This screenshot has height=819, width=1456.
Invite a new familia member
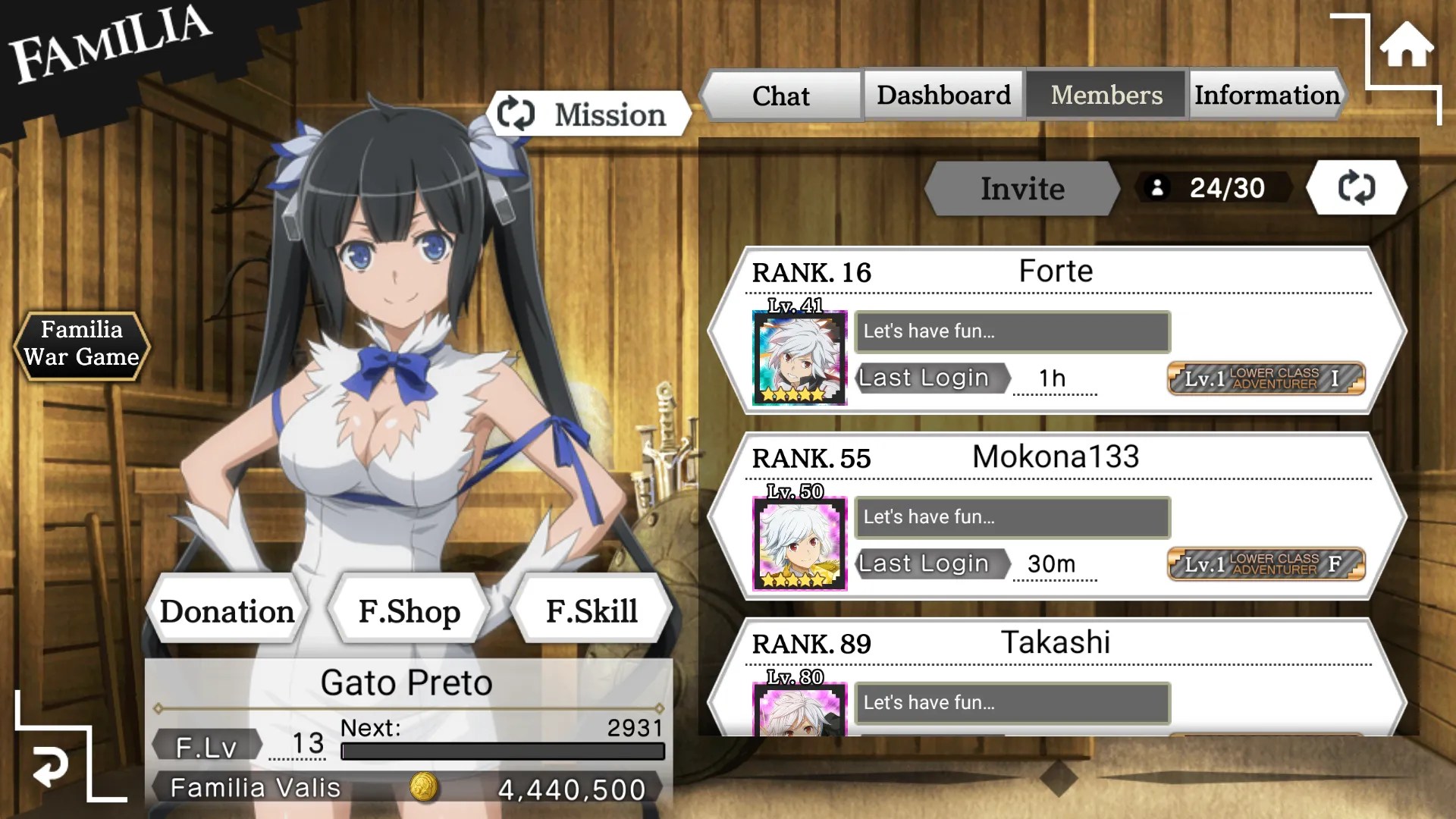pyautogui.click(x=1021, y=188)
